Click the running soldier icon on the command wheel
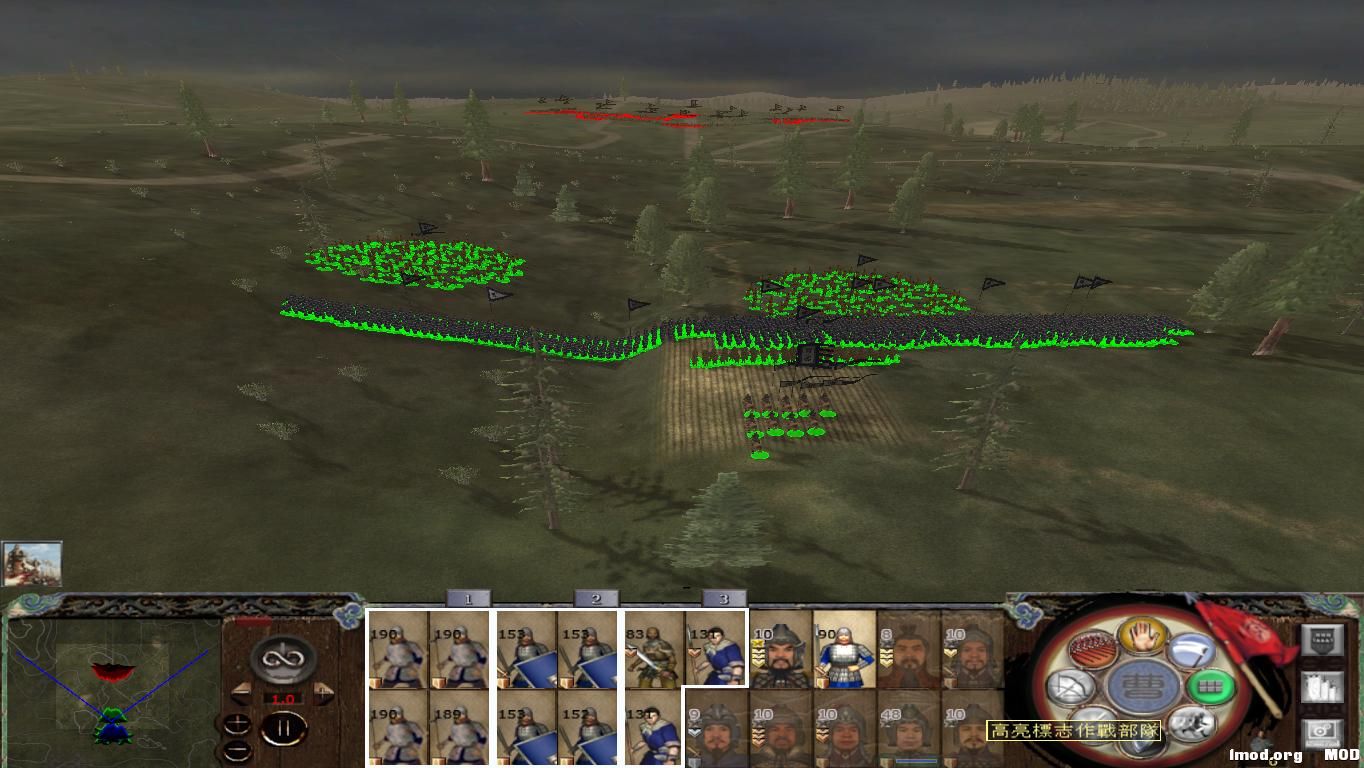Image resolution: width=1364 pixels, height=768 pixels. point(1192,722)
